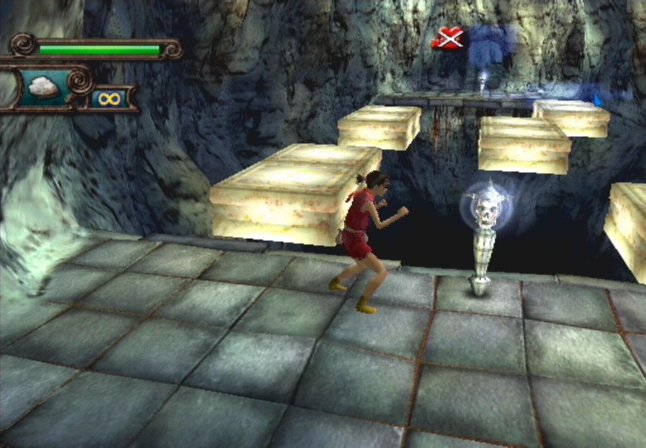Click the red crossed-out marker icon
Viewport: 646px width, 448px height.
pos(449,40)
